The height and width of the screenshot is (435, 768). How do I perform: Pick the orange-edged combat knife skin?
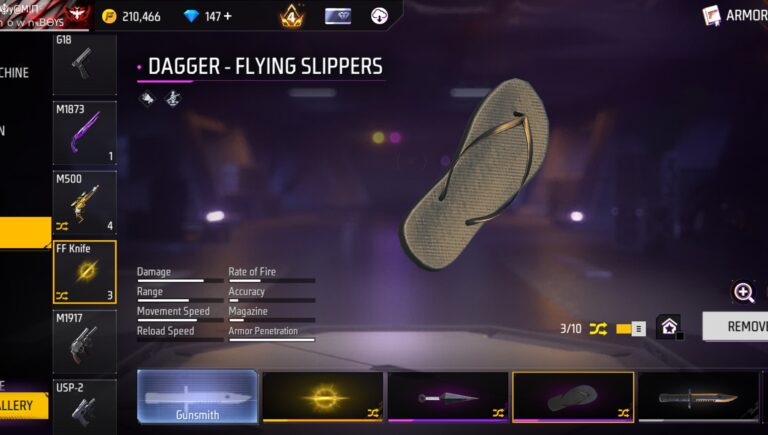coord(698,398)
